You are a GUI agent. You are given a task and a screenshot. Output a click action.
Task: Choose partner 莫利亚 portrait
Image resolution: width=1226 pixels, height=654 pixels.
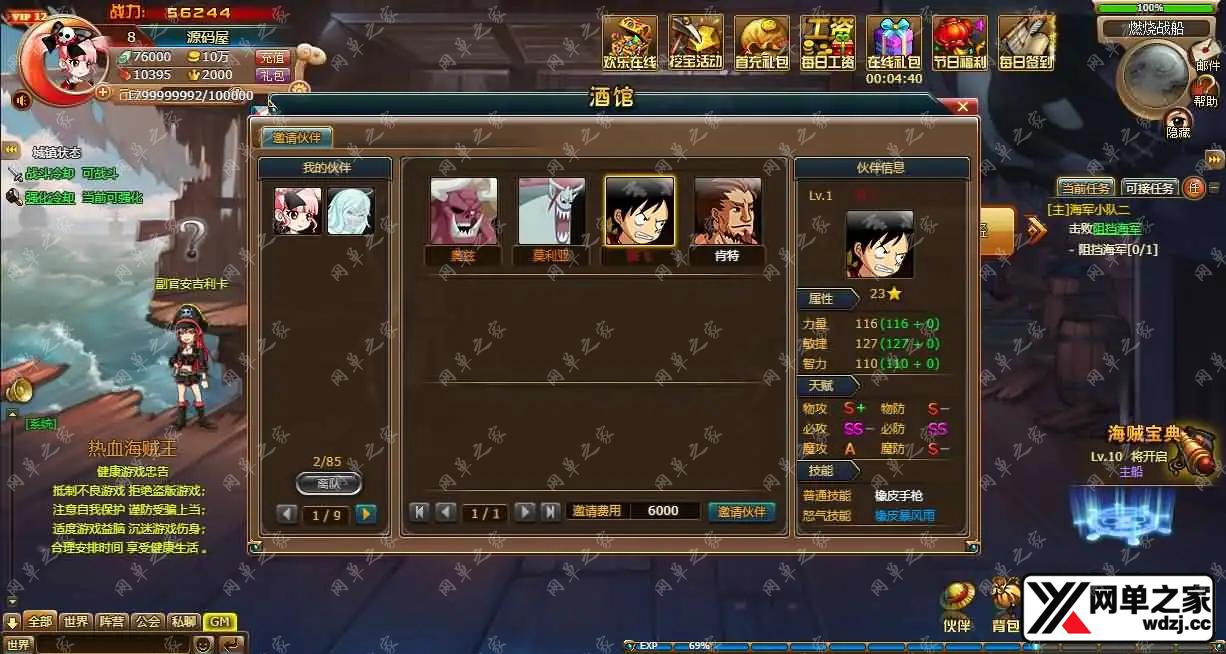point(551,212)
